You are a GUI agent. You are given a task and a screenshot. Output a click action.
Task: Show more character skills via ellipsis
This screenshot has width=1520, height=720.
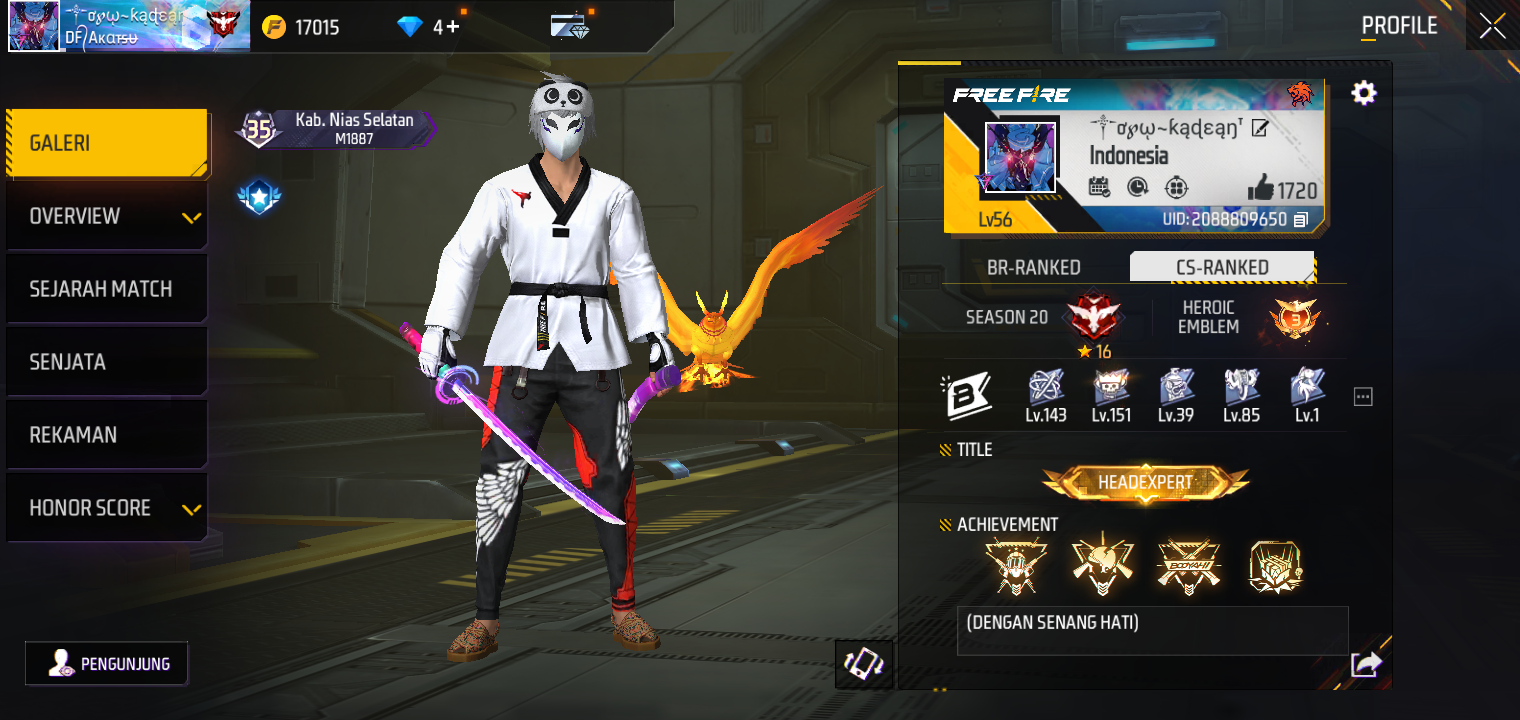click(x=1363, y=397)
